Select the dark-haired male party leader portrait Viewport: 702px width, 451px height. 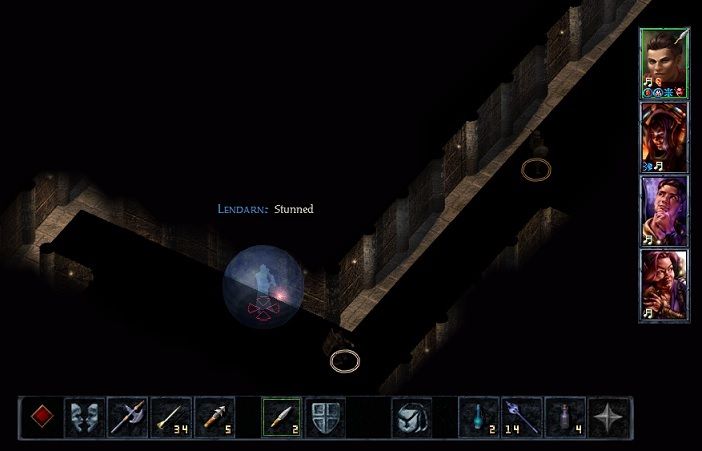(664, 62)
